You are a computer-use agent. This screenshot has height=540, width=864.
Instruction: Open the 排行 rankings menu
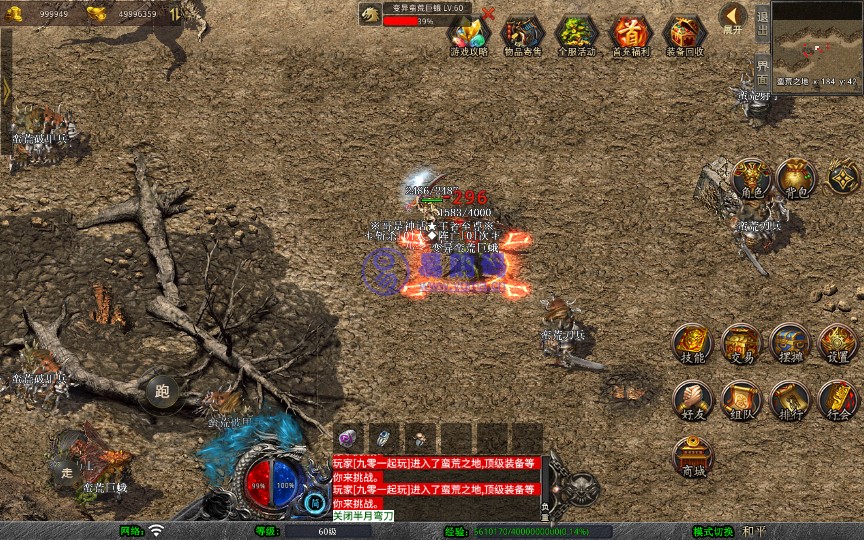tap(789, 399)
